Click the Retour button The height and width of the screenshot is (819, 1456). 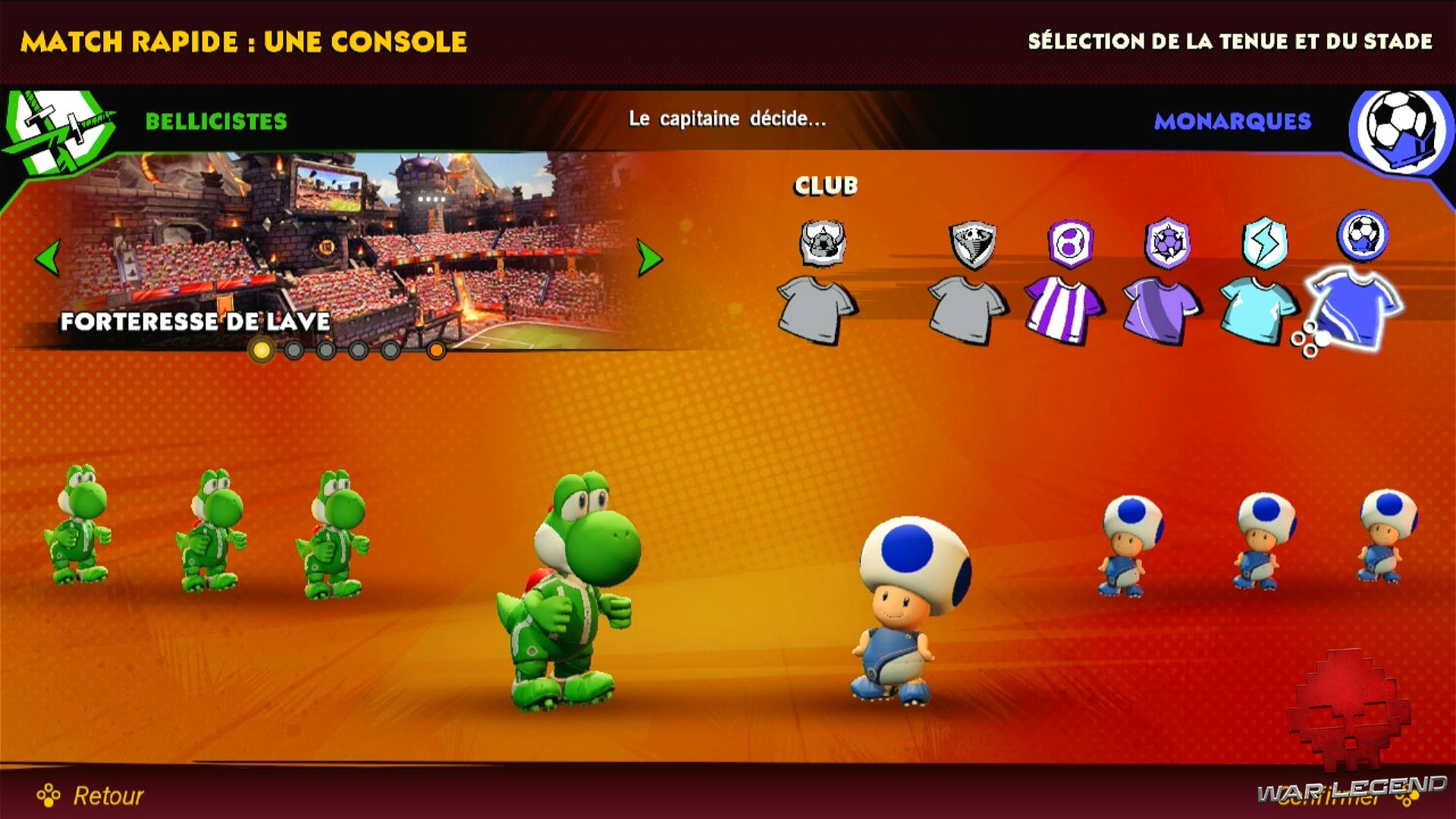[x=106, y=796]
